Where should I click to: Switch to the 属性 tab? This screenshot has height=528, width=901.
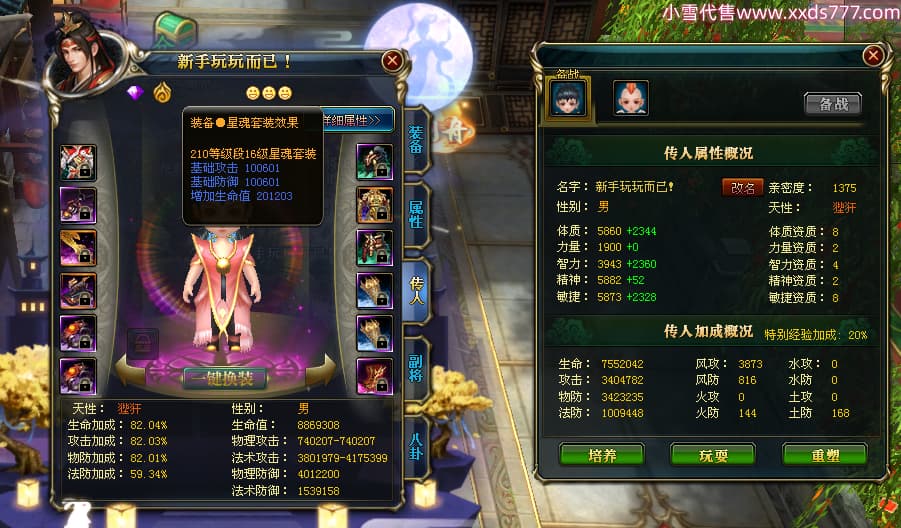click(416, 212)
